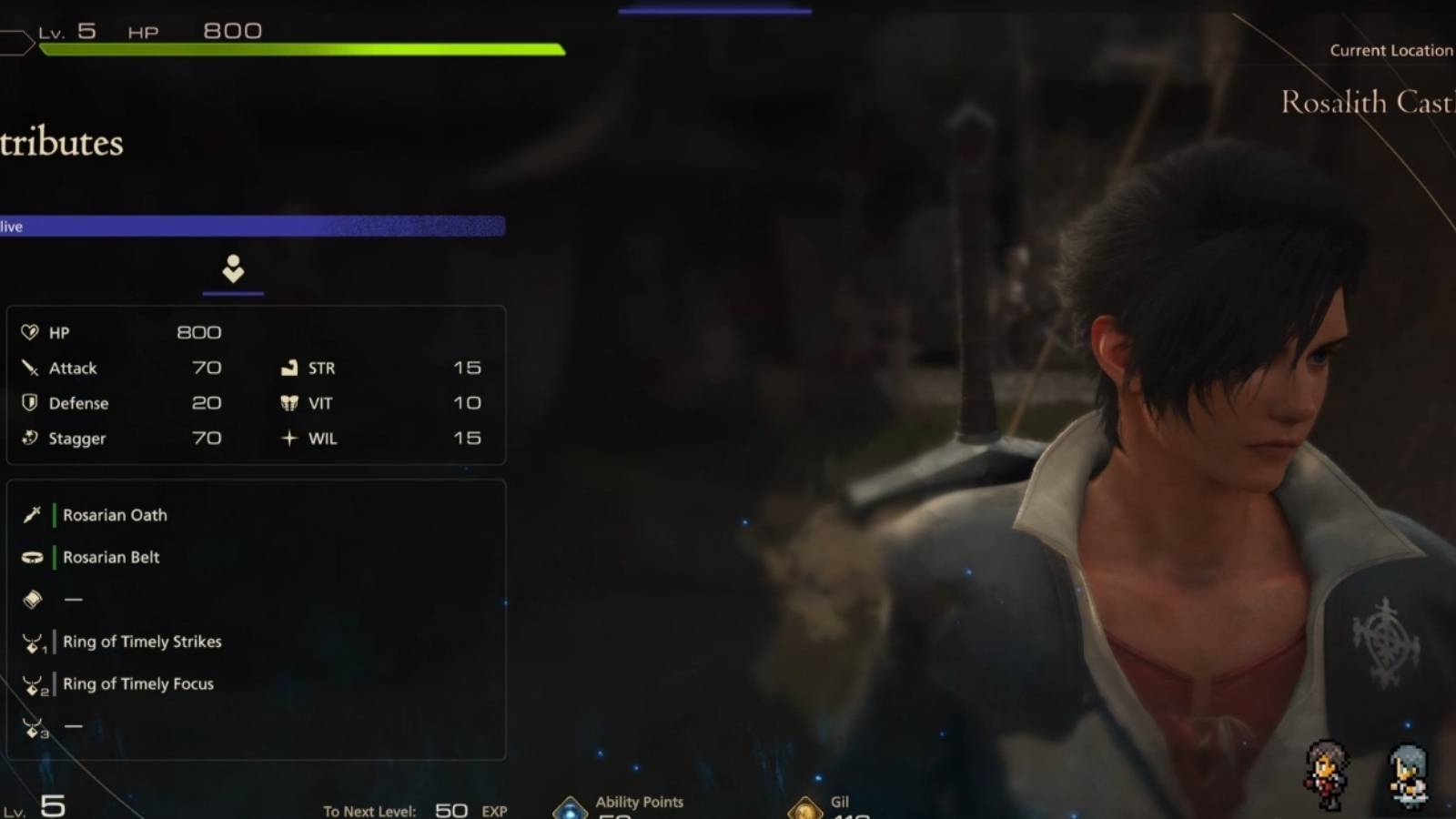The width and height of the screenshot is (1456, 819).
Task: Switch to the character attributes tab
Action: (x=233, y=268)
